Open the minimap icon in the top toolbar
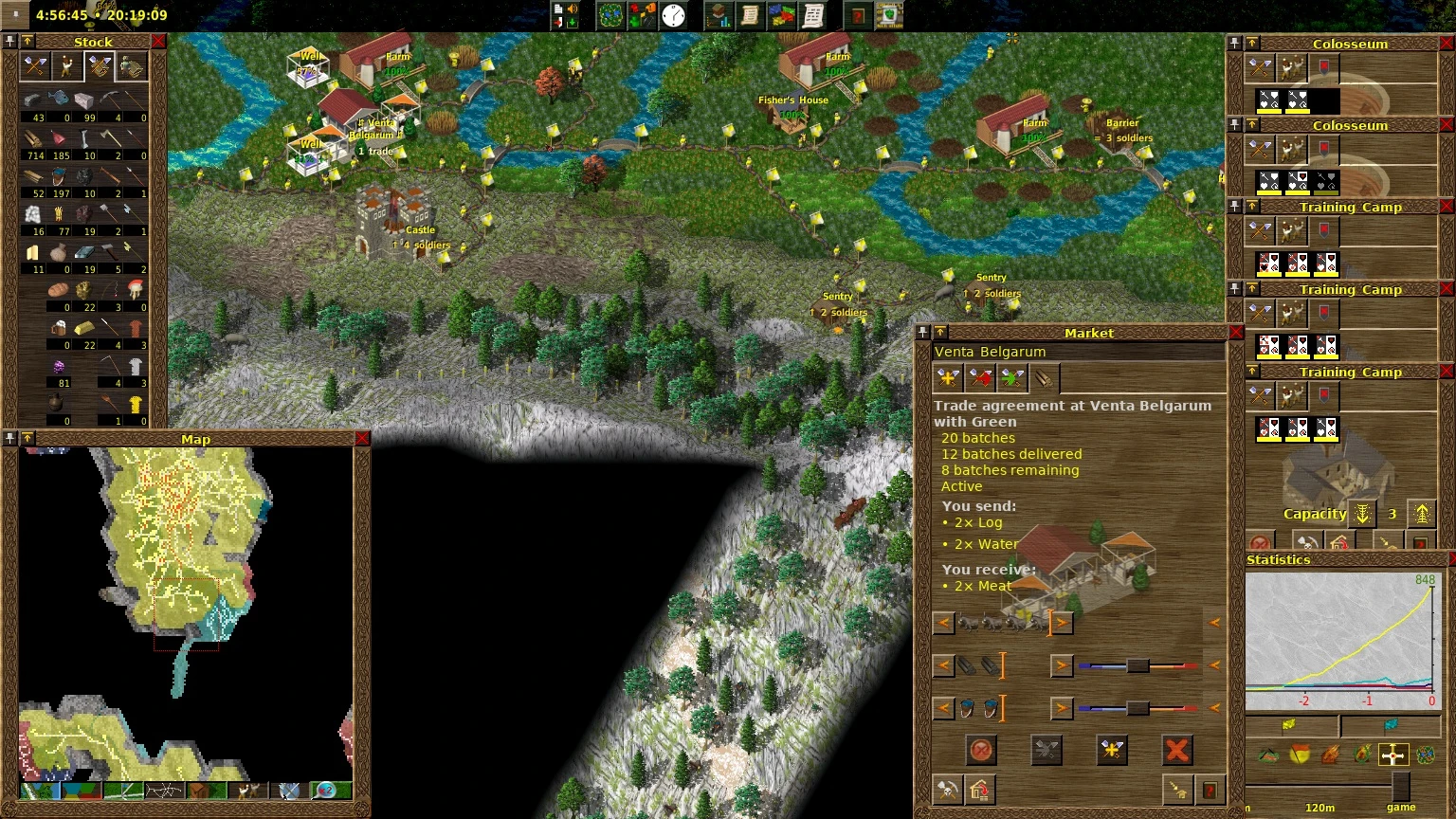This screenshot has height=819, width=1456. tap(610, 15)
